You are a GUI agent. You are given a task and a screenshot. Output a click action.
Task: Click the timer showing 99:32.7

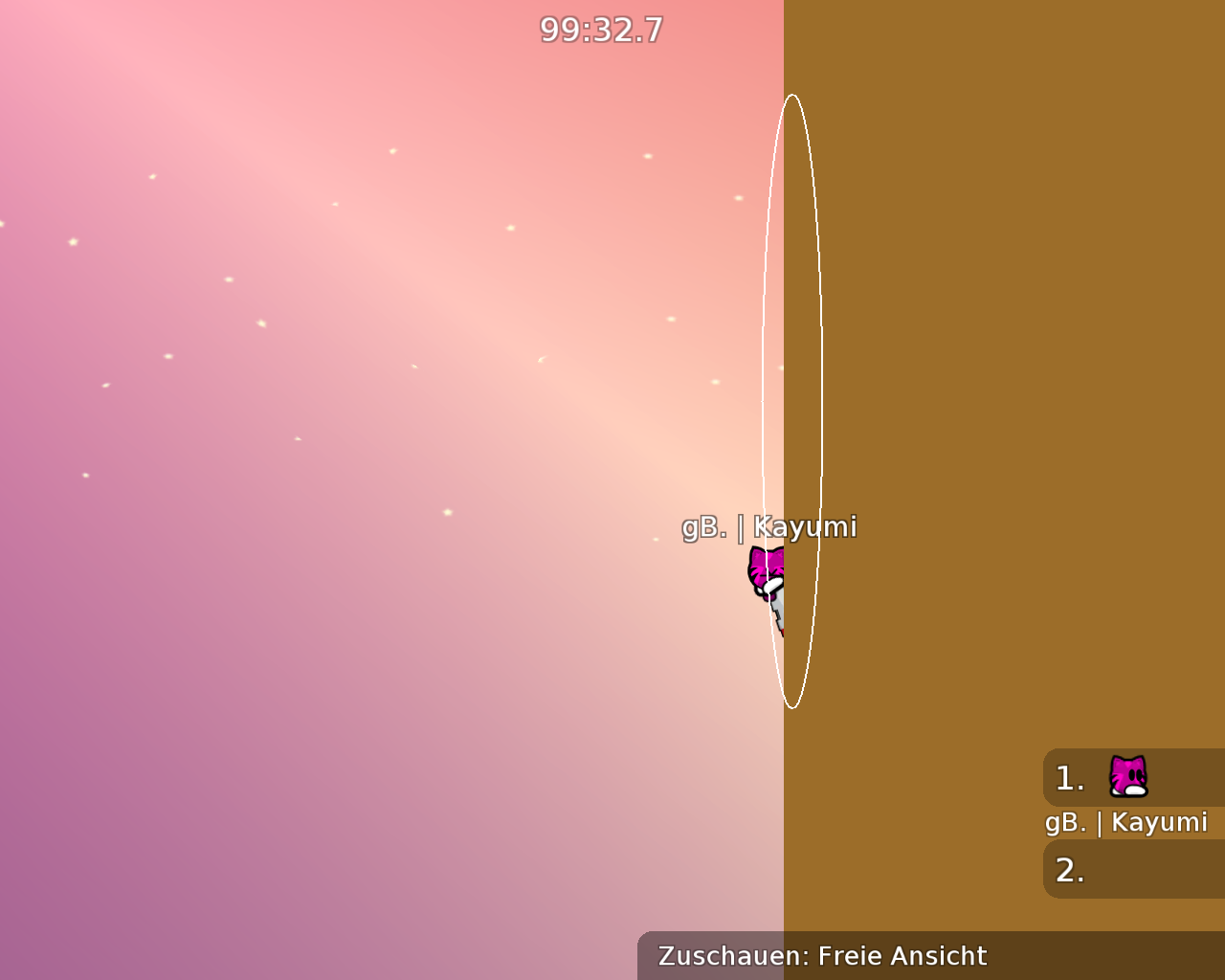[601, 30]
